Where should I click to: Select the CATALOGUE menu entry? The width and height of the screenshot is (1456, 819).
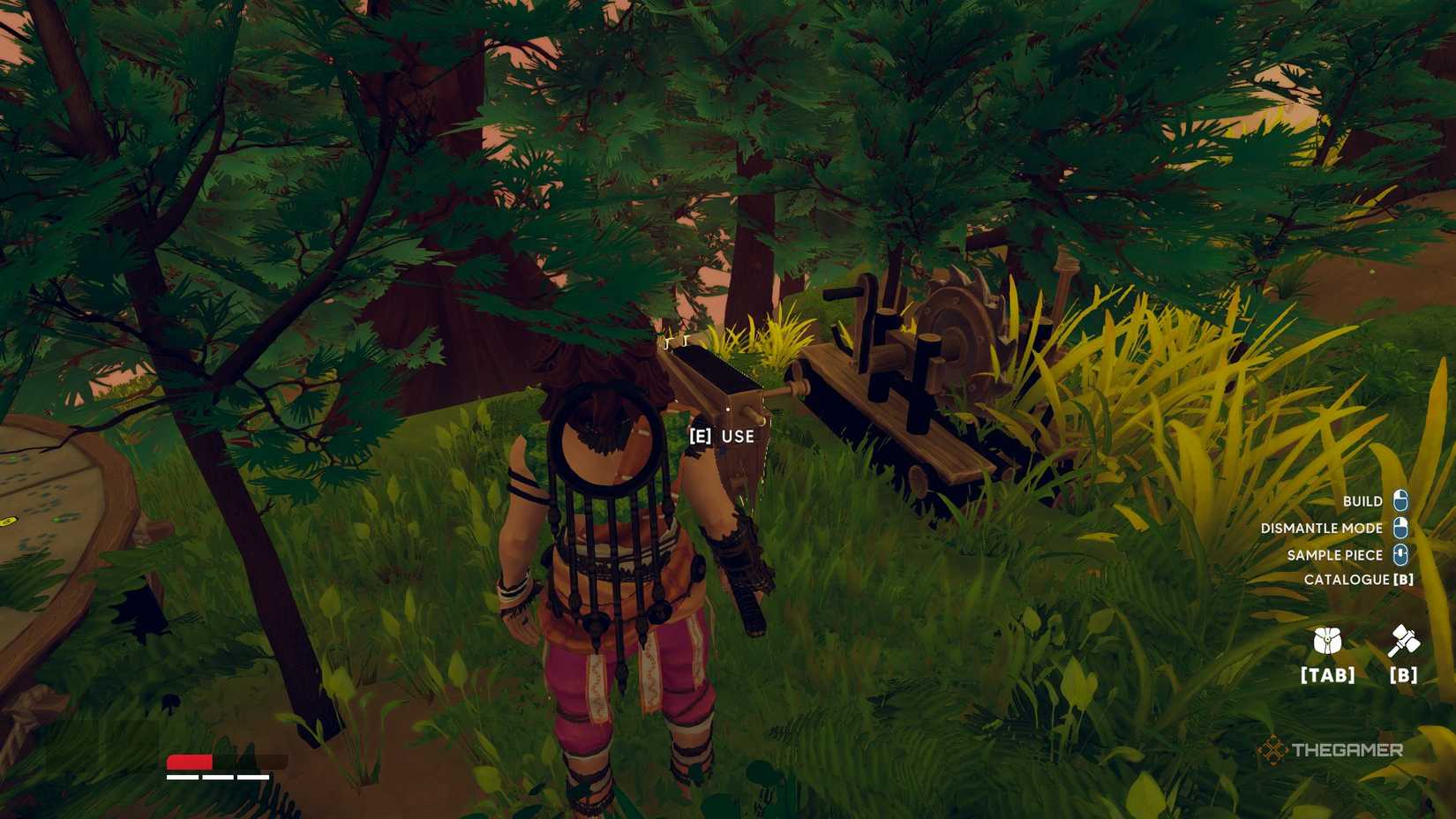click(1350, 581)
